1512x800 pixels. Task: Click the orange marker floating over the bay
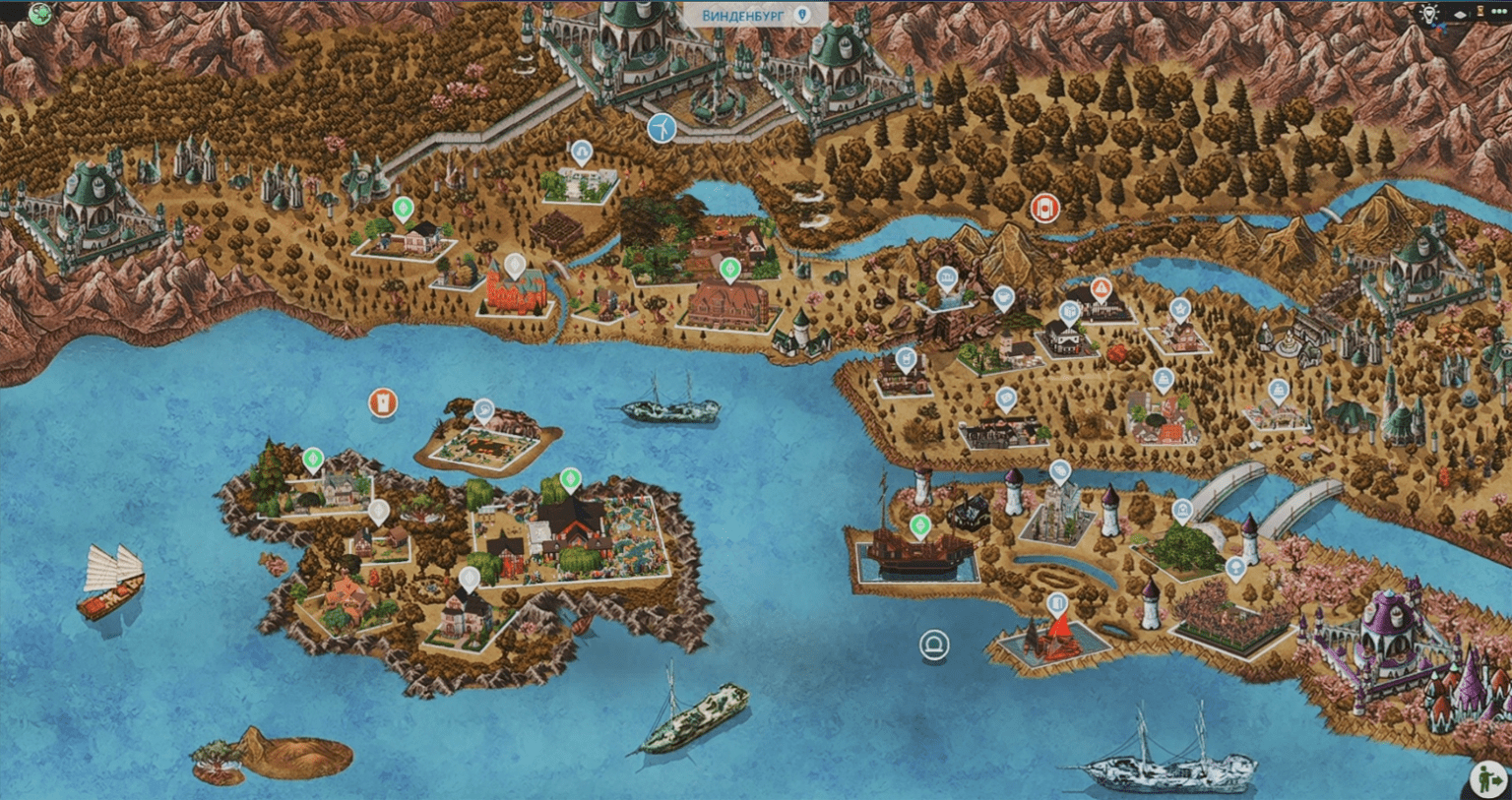(x=384, y=400)
